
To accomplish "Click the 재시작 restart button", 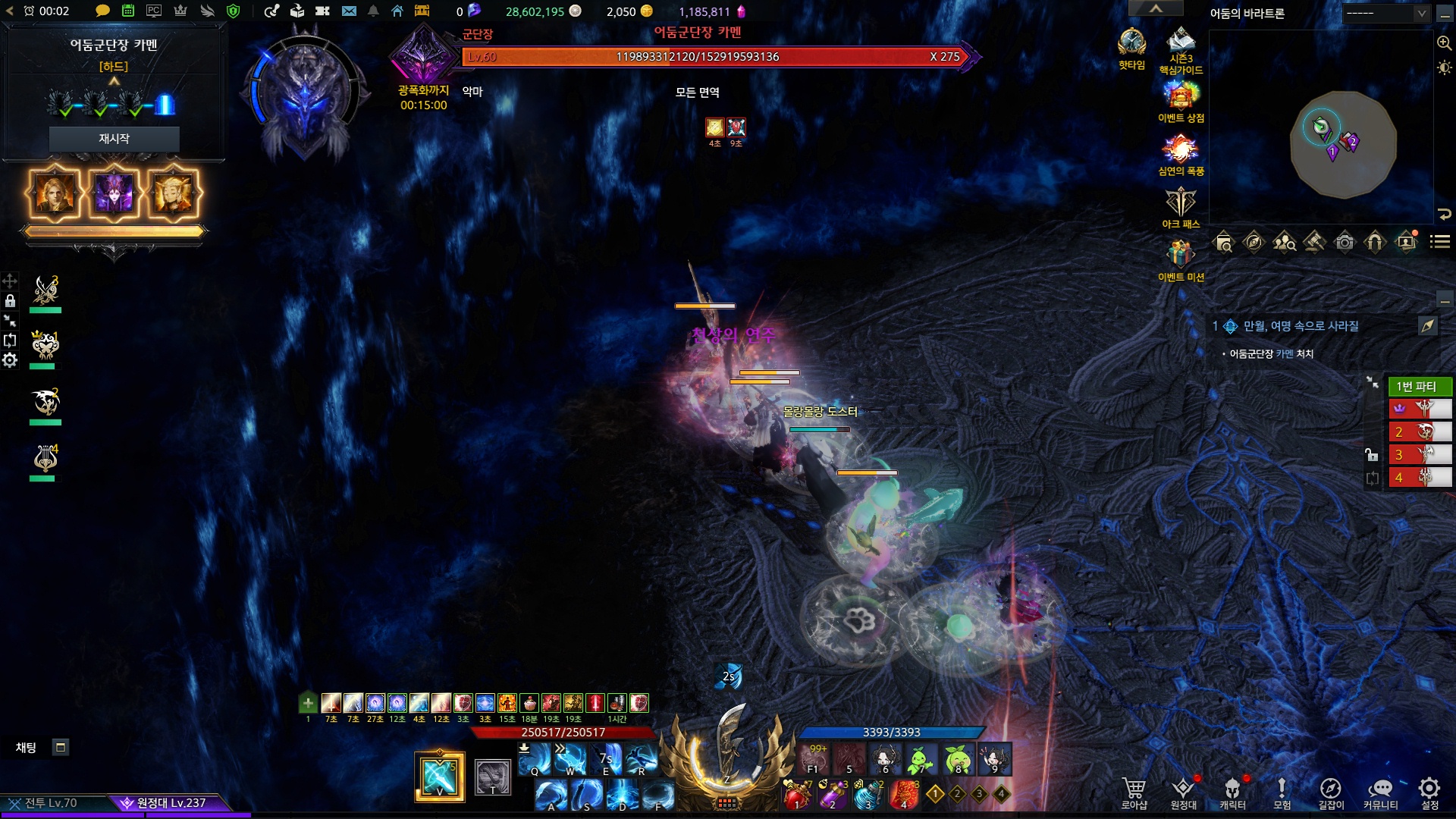I will pos(114,139).
